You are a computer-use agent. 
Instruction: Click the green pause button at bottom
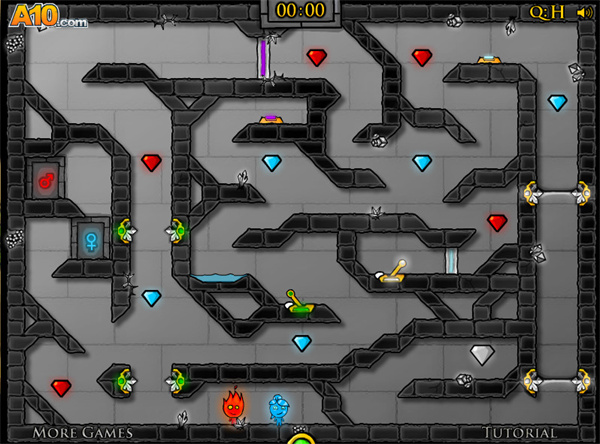[300, 438]
